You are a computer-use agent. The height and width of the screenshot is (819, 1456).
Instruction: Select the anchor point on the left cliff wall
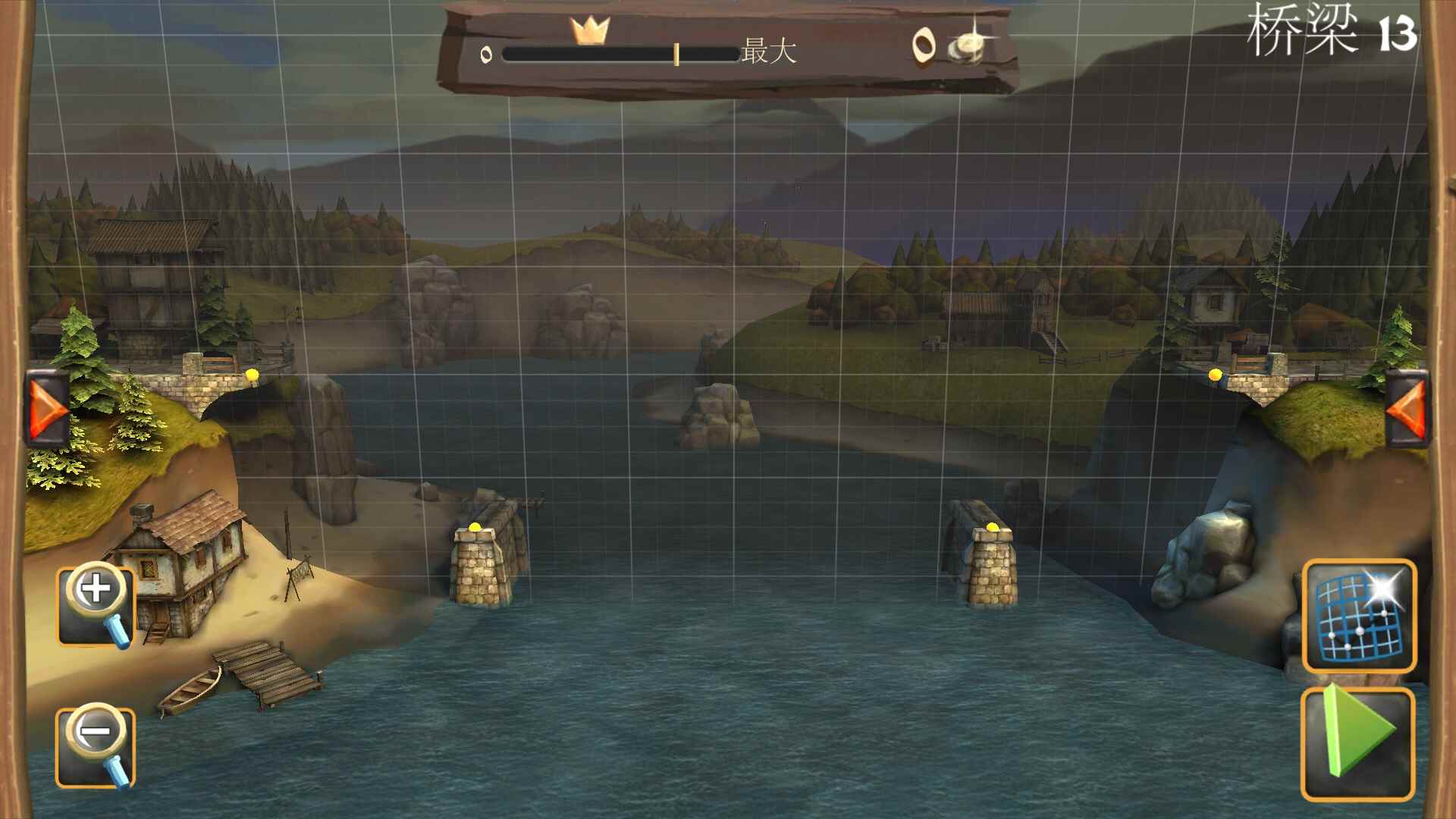250,373
